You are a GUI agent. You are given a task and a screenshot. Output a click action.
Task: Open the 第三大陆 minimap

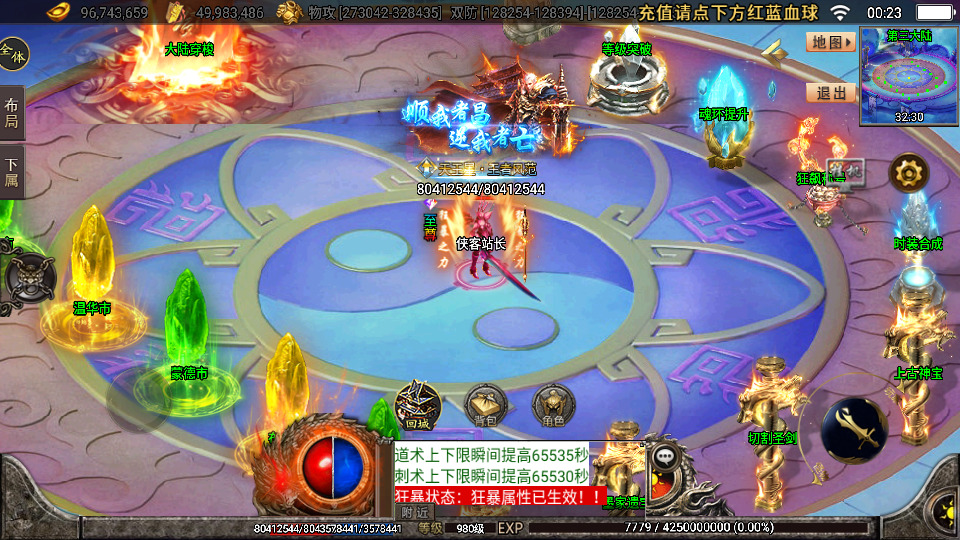tap(909, 76)
